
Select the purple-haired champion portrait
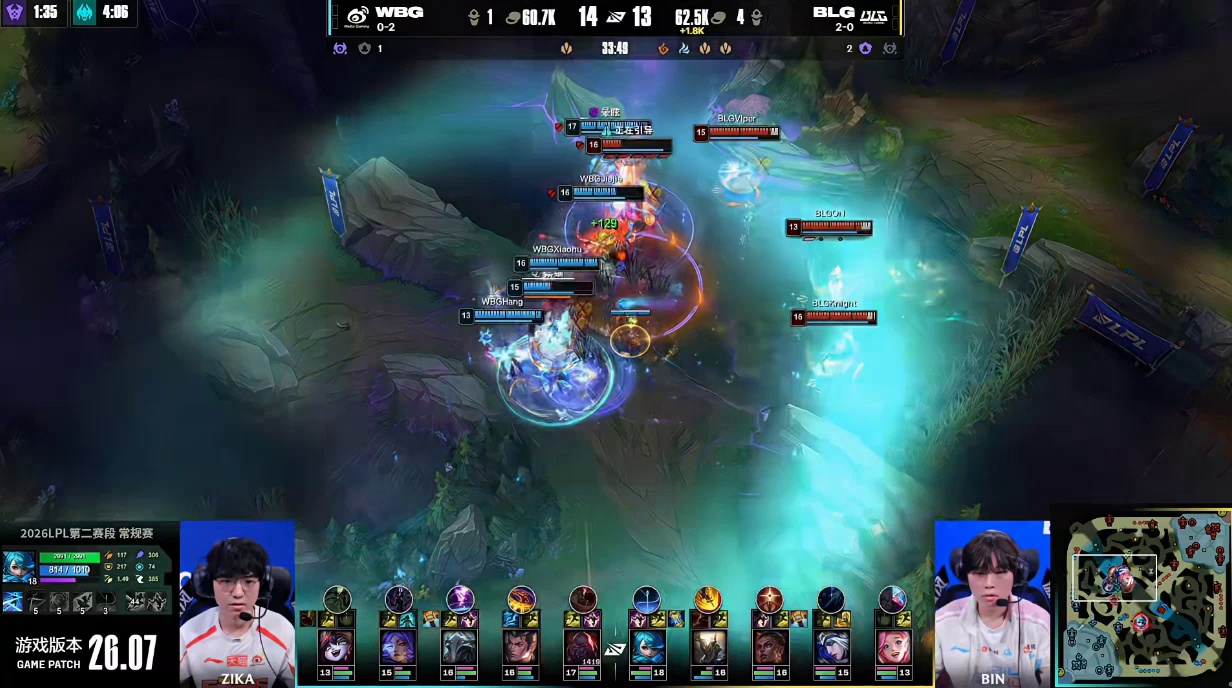(398, 647)
